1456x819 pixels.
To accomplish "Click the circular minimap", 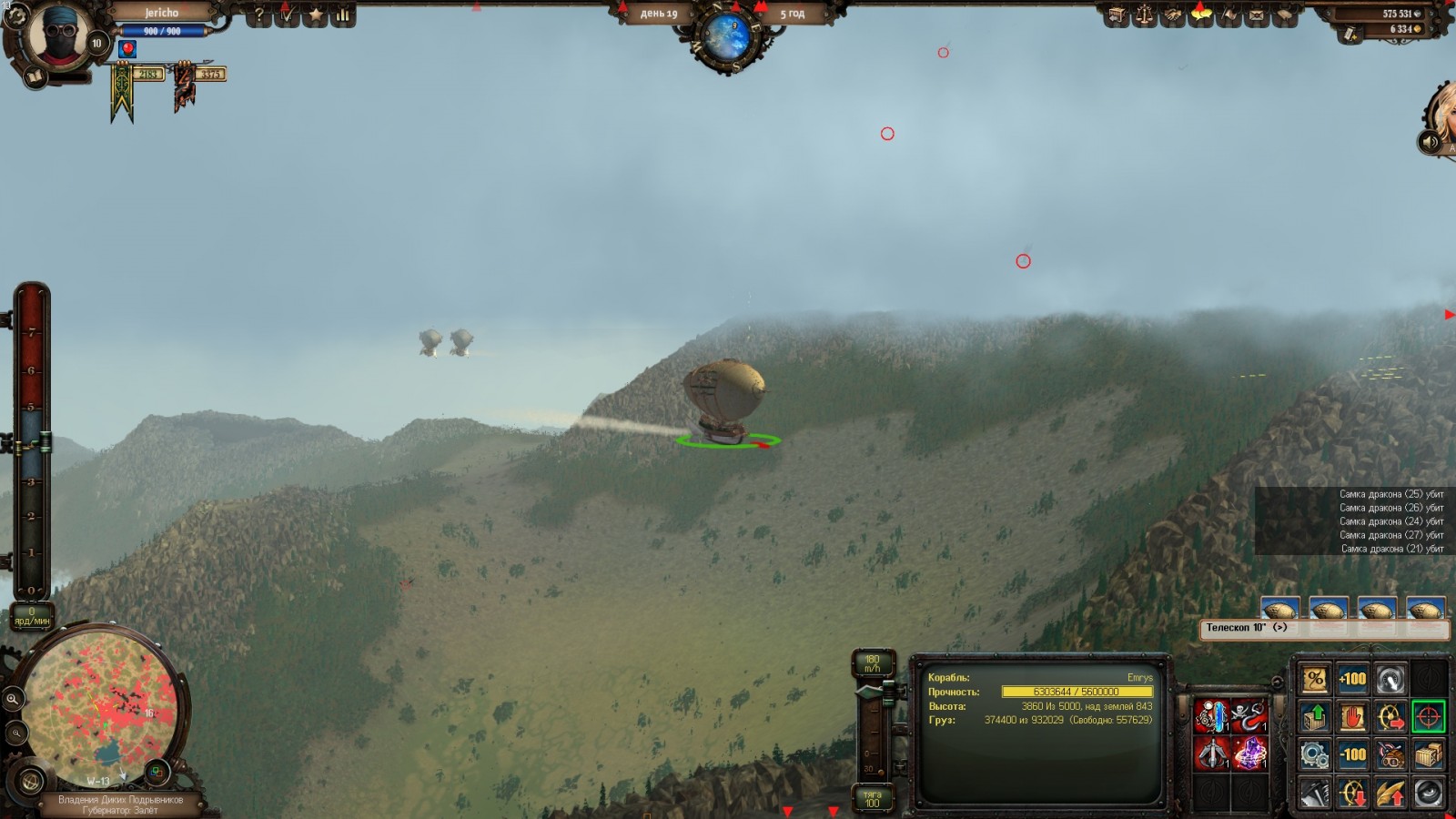I will tap(100, 705).
